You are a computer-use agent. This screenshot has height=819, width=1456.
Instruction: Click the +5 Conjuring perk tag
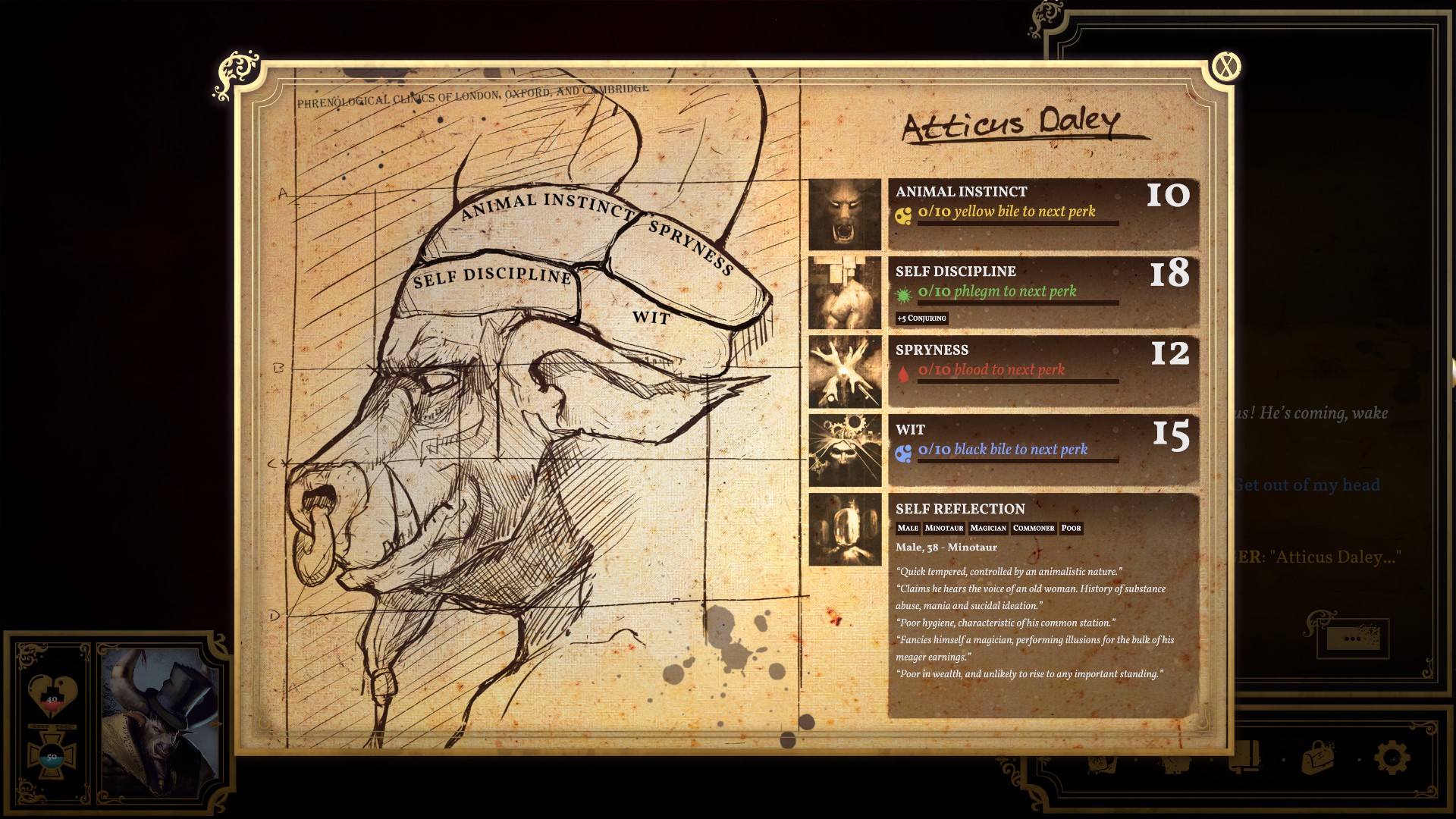click(921, 318)
